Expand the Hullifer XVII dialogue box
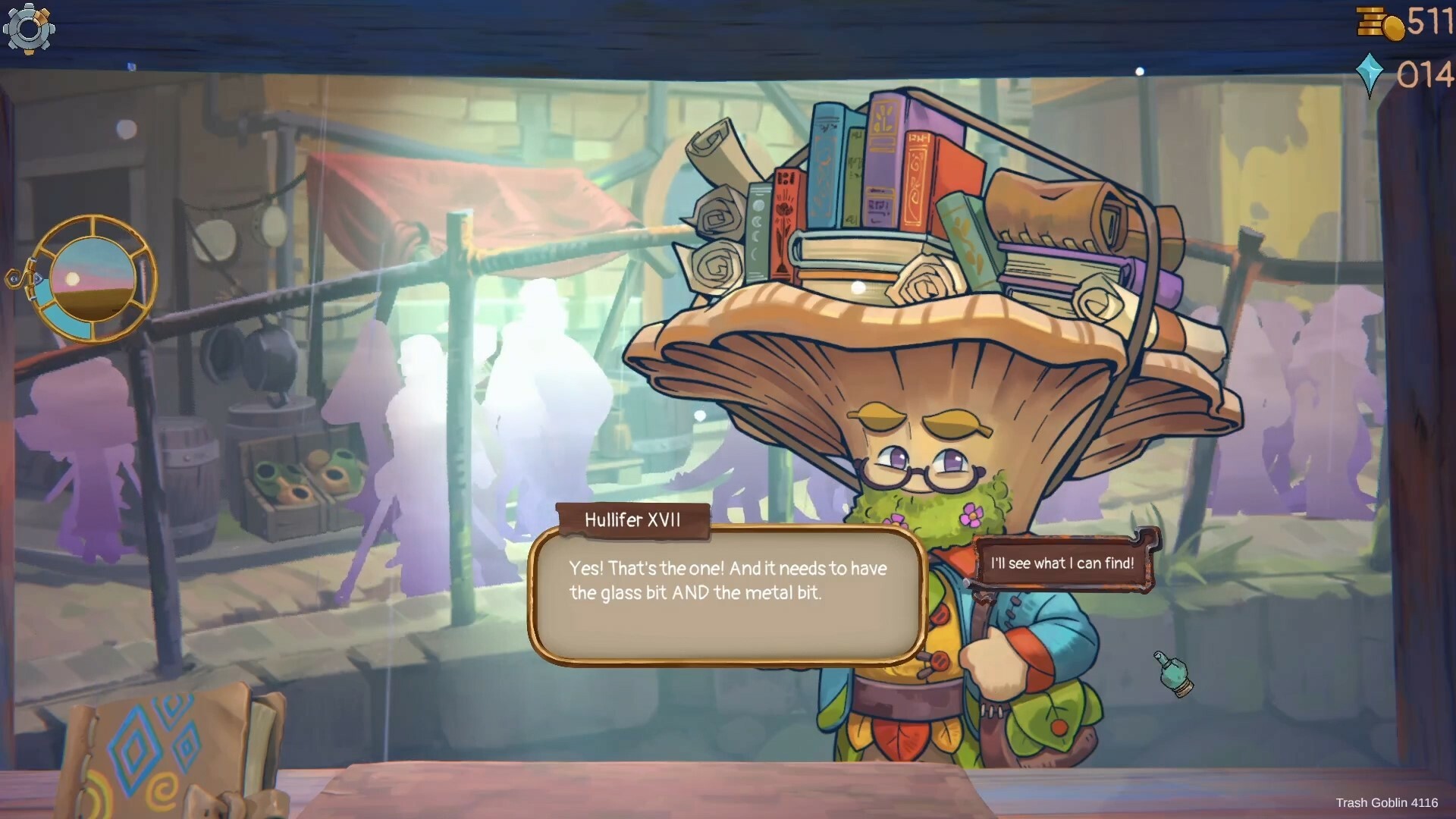 coord(728,599)
